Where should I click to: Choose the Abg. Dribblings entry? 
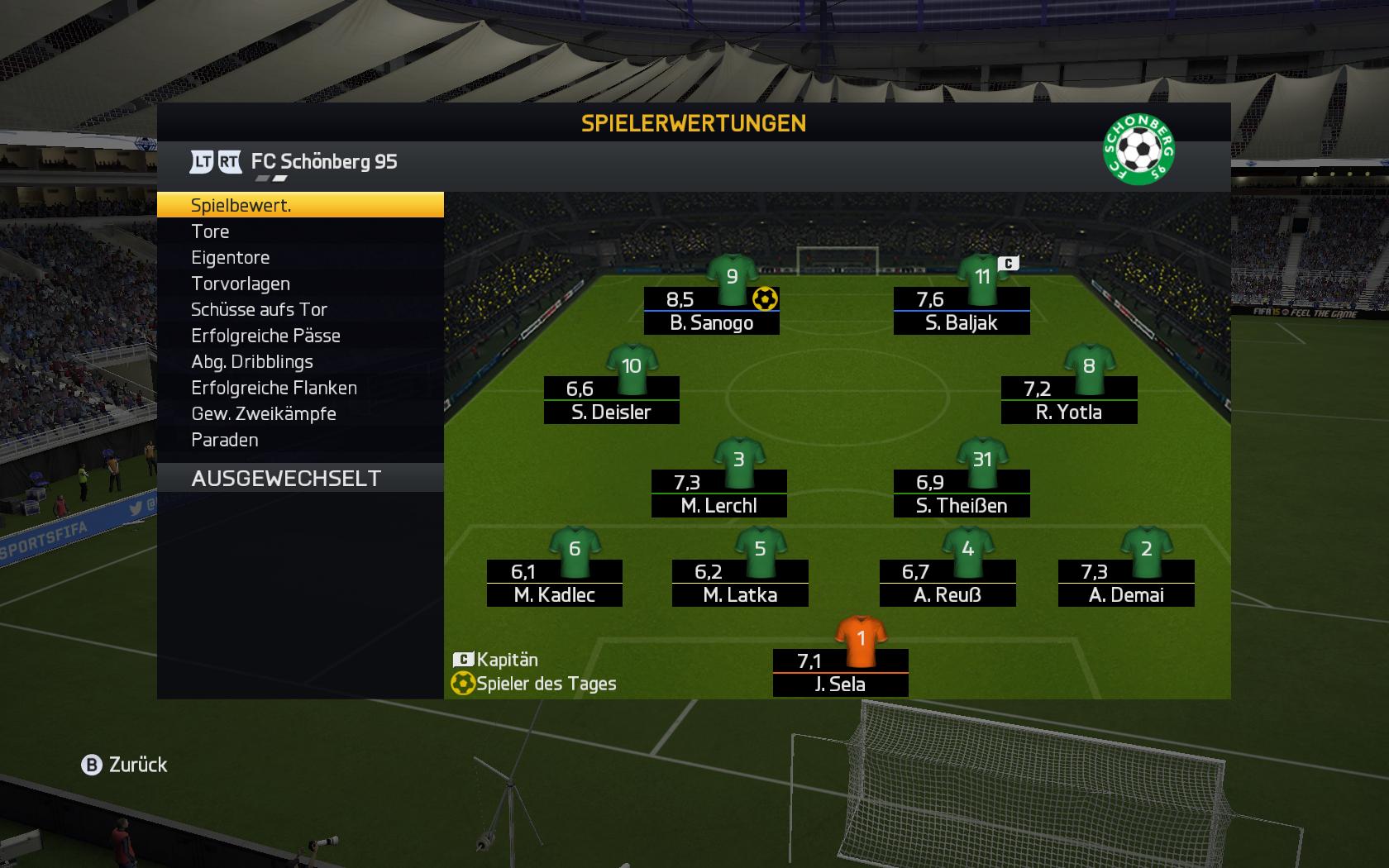(x=299, y=362)
